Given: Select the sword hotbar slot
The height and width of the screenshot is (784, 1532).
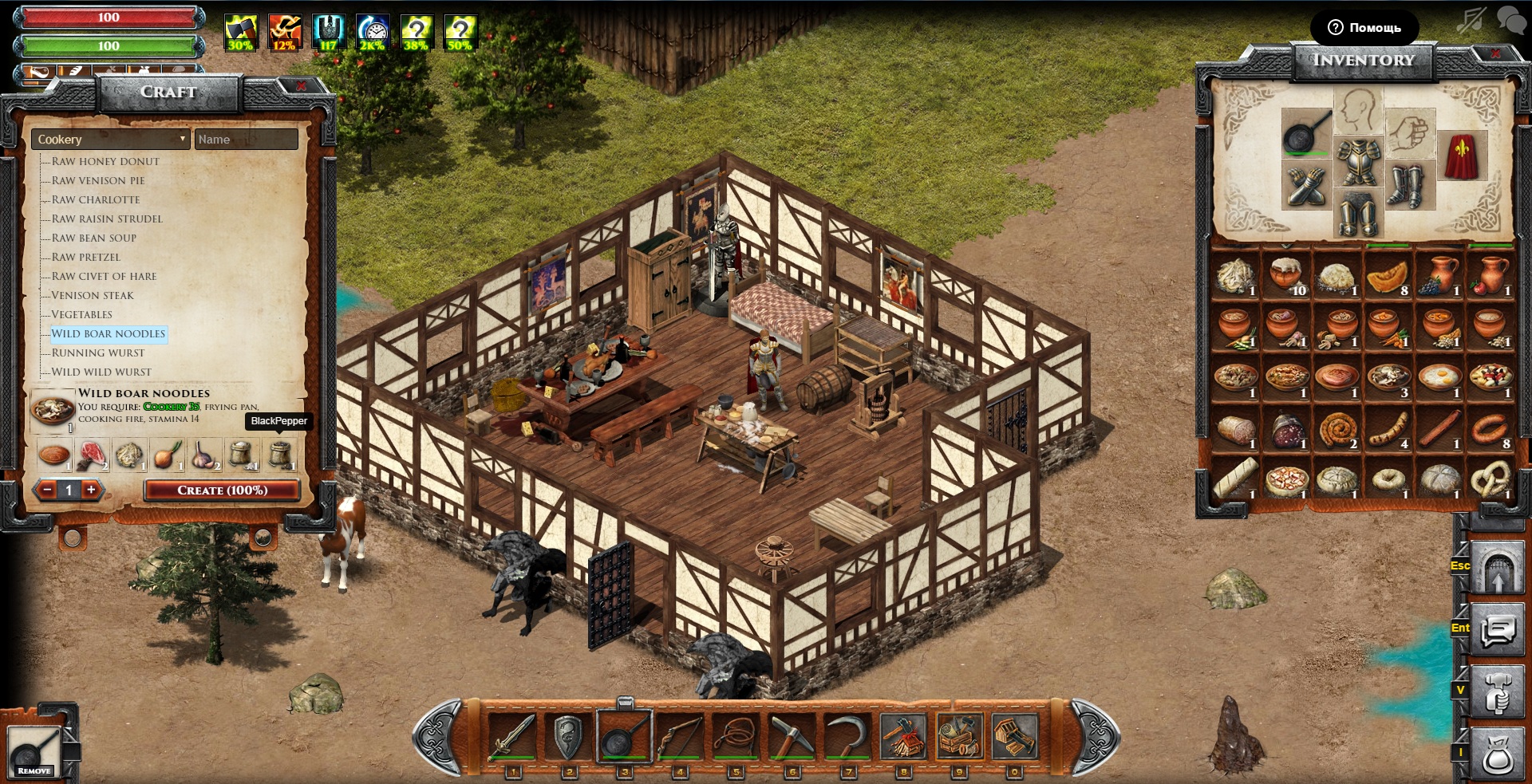Looking at the screenshot, I should click(512, 736).
